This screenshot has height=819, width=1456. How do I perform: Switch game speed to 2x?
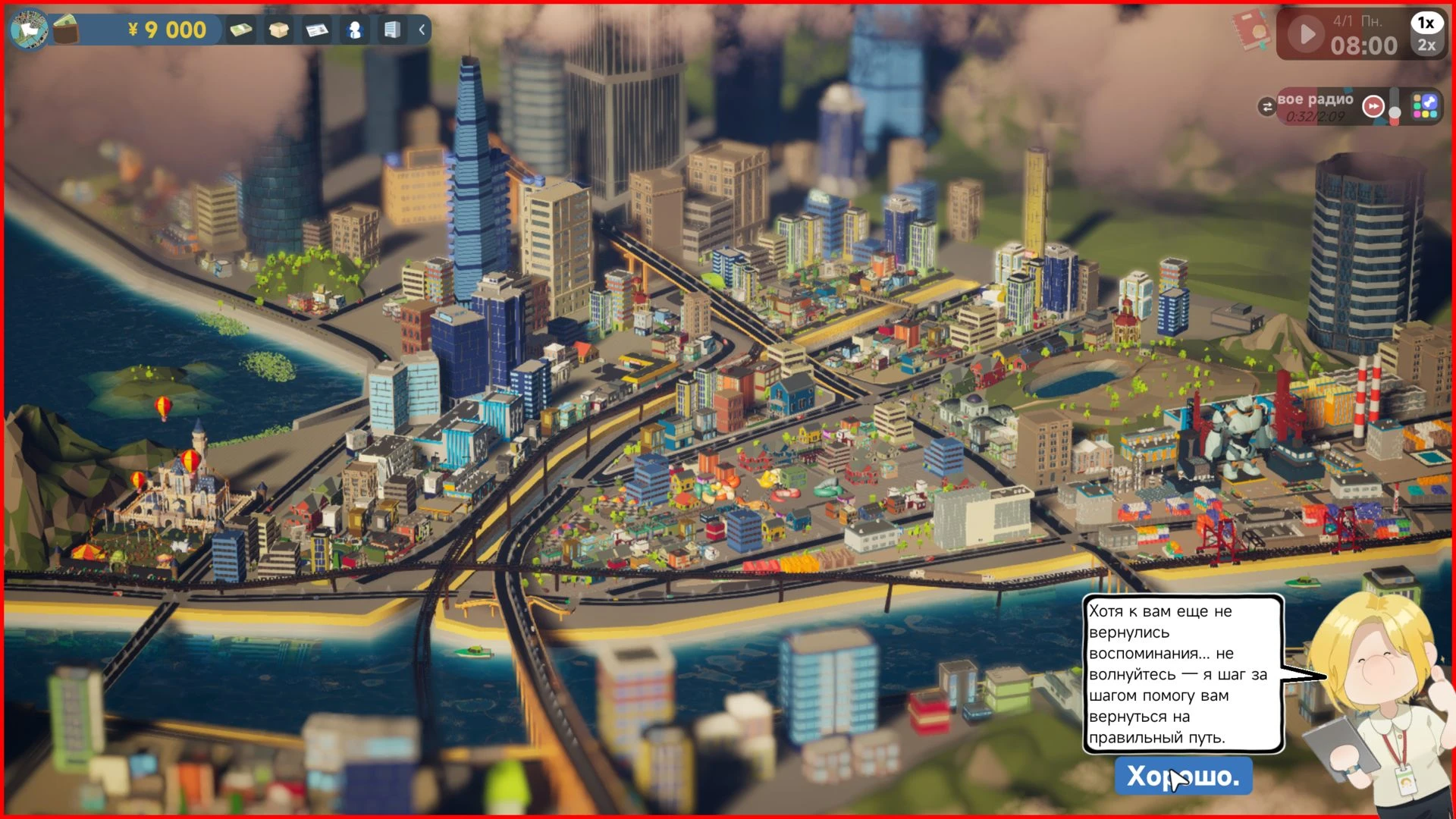point(1426,45)
